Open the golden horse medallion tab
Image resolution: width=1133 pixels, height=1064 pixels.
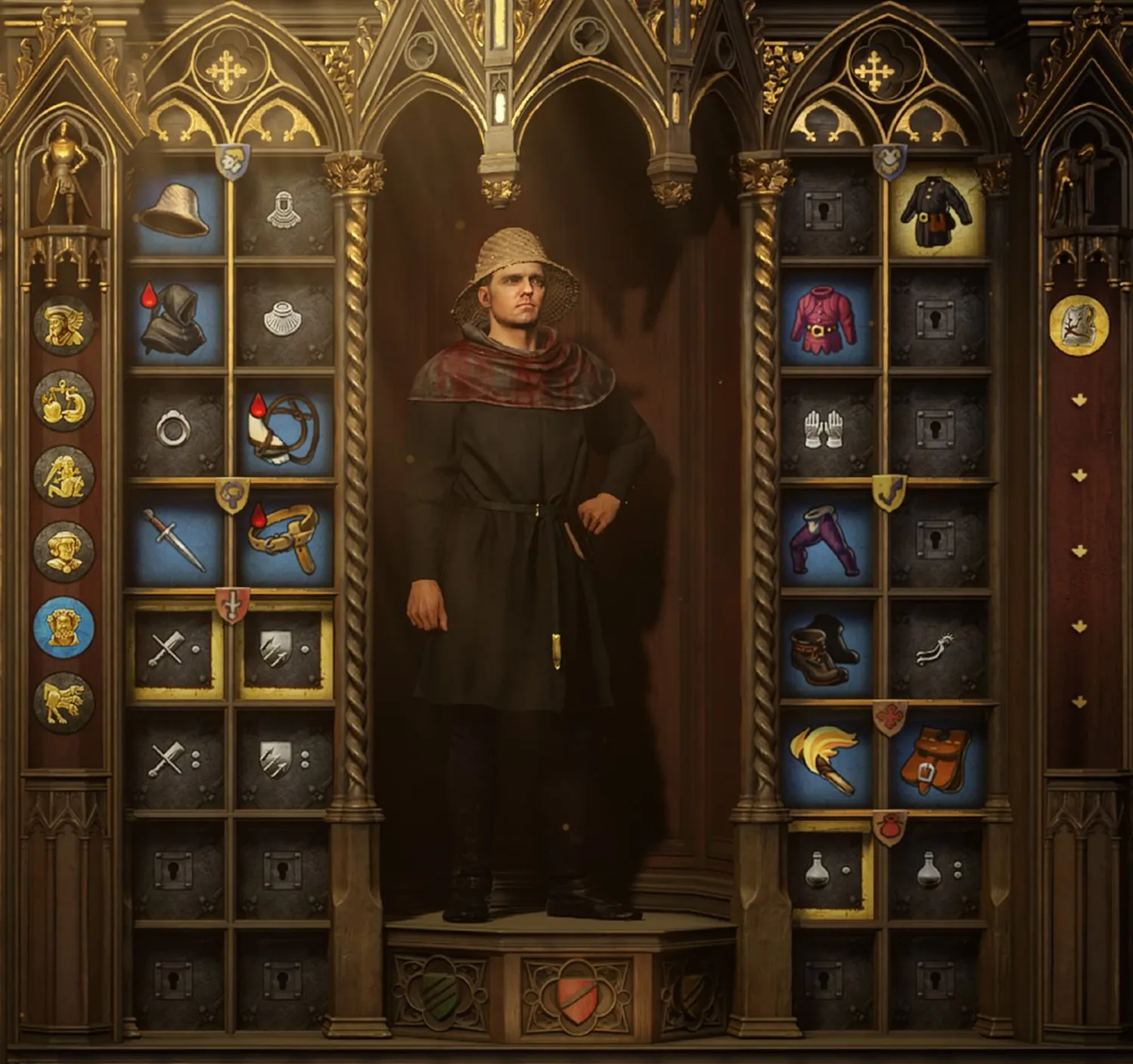tap(64, 703)
